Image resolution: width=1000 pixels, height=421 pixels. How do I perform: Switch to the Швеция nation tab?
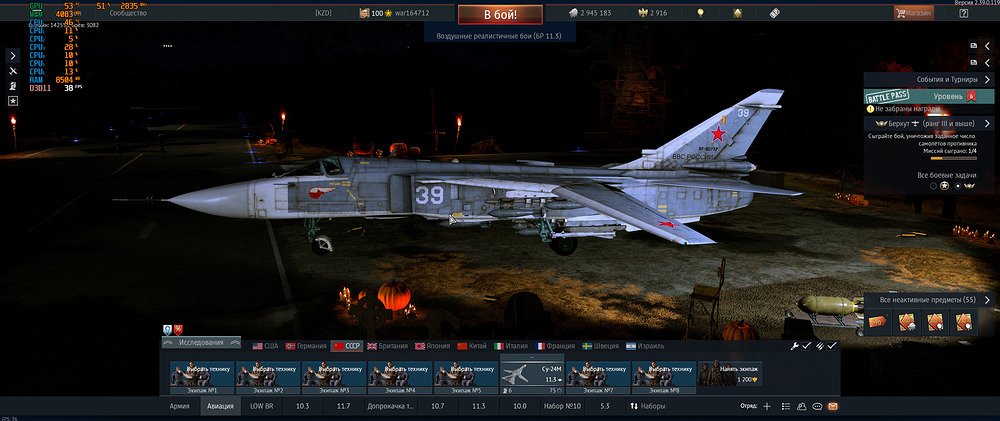tap(600, 345)
